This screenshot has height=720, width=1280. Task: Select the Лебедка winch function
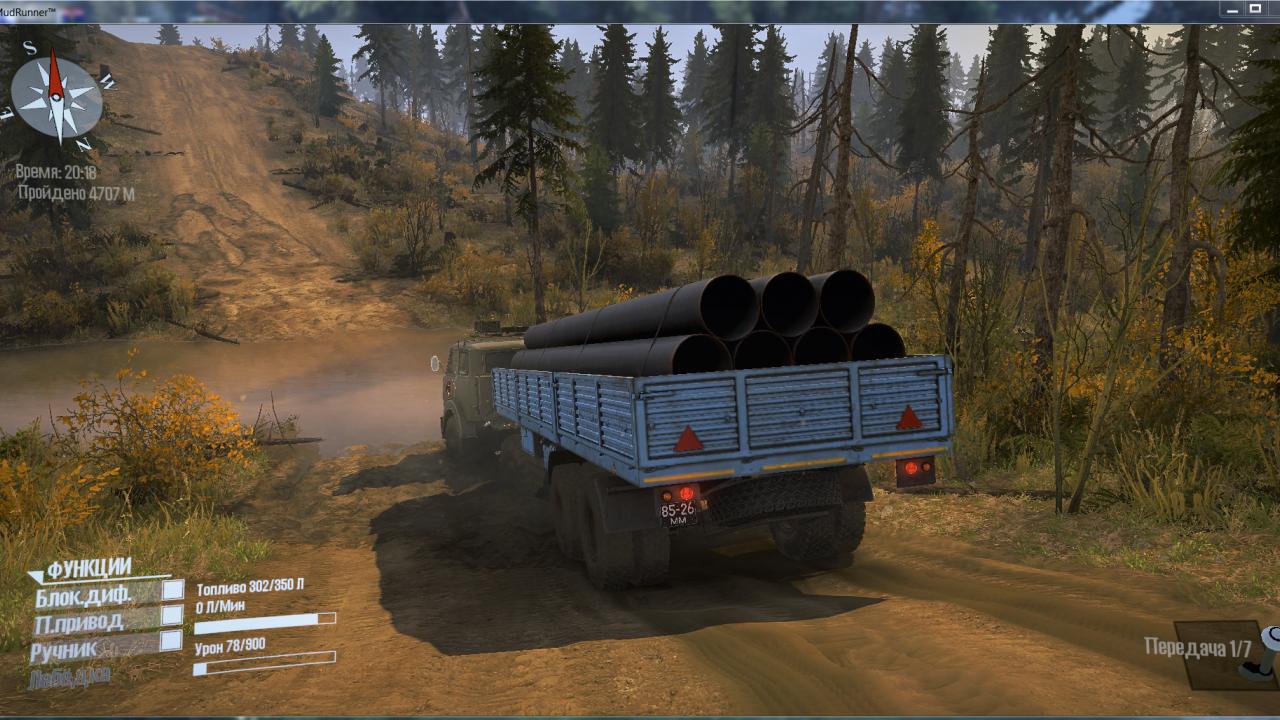click(69, 677)
